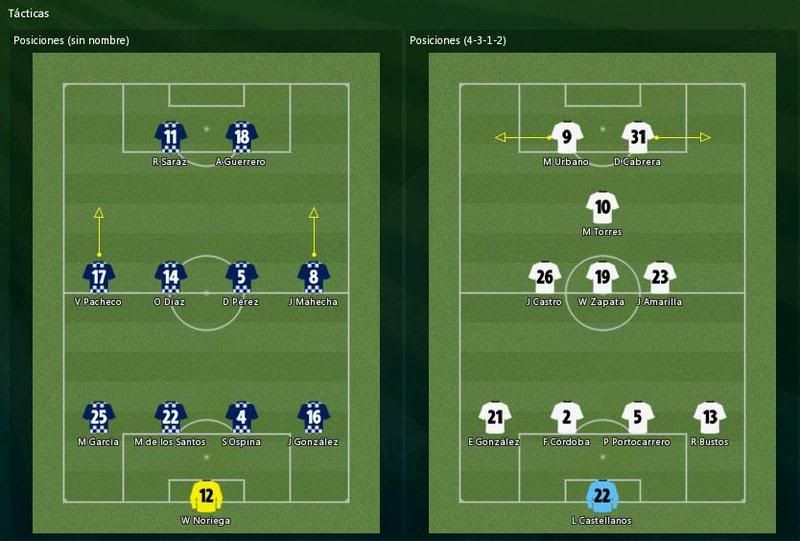Choose left midfielder V Pacheco, number 17
800x541 pixels.
pos(99,277)
